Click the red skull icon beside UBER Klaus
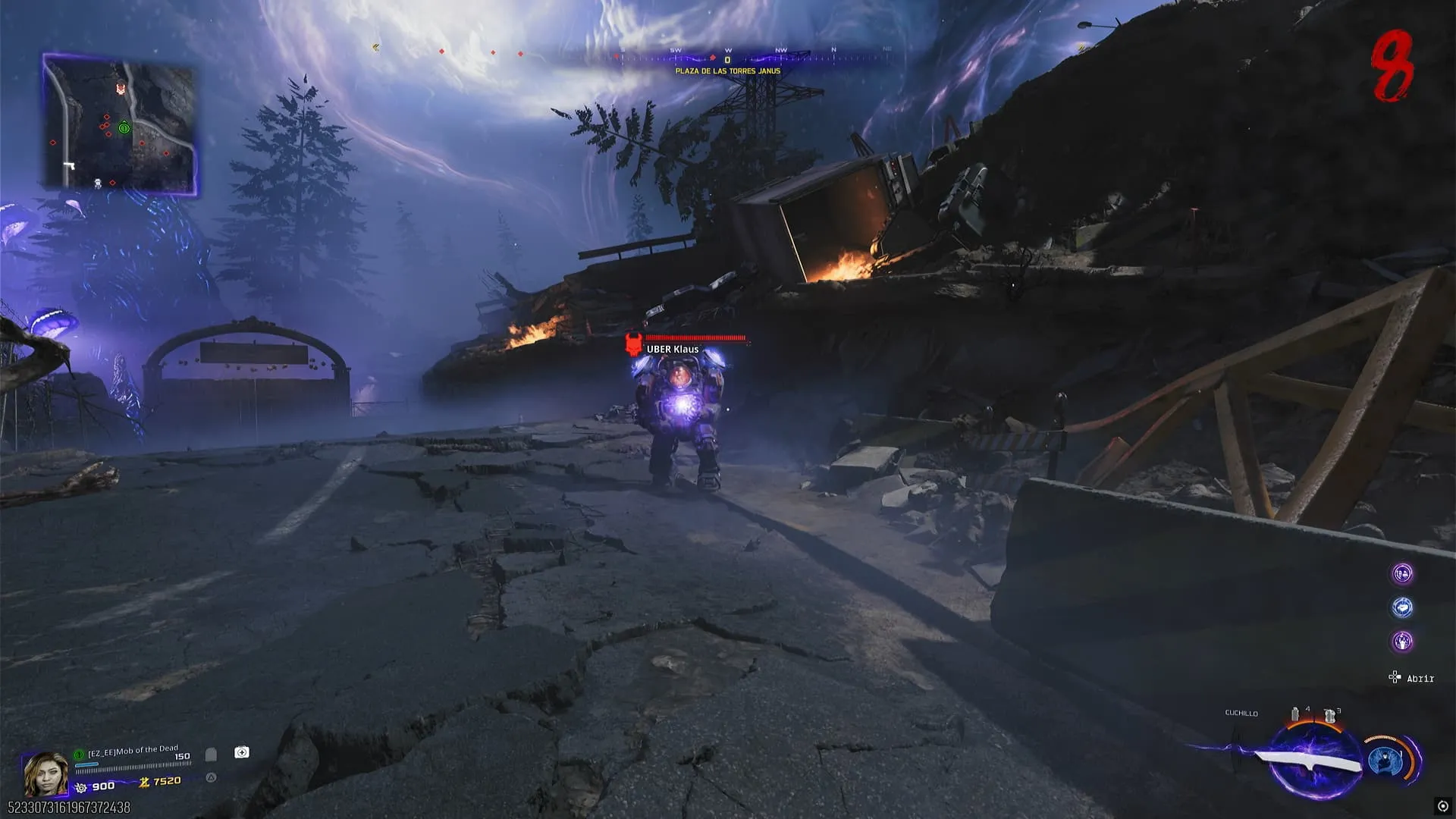The width and height of the screenshot is (1456, 819). [633, 344]
